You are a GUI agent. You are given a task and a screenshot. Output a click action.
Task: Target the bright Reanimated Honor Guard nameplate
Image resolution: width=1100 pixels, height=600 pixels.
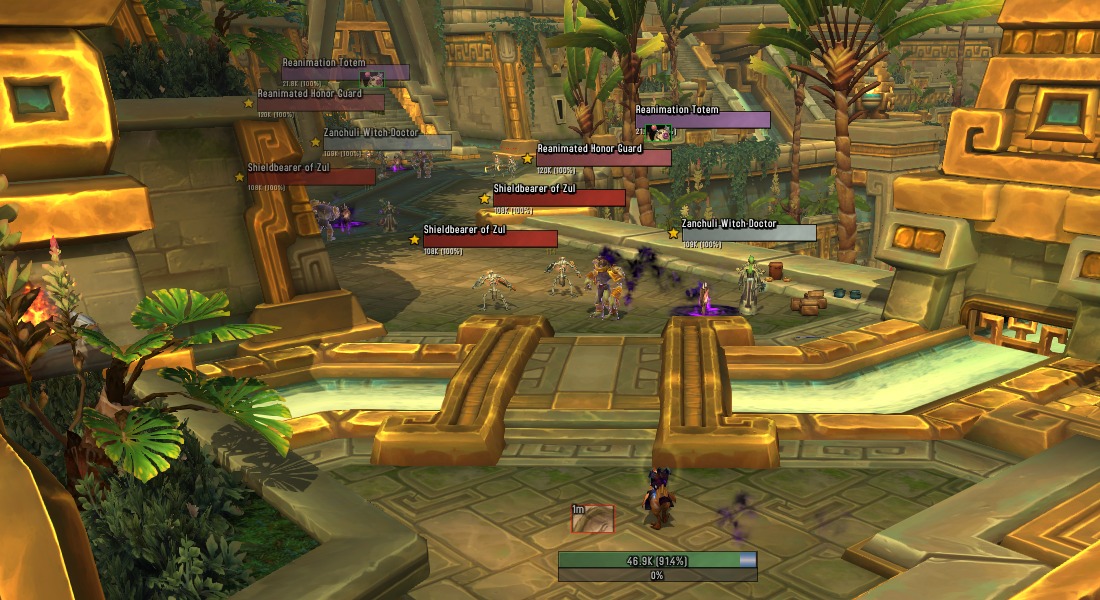point(603,158)
